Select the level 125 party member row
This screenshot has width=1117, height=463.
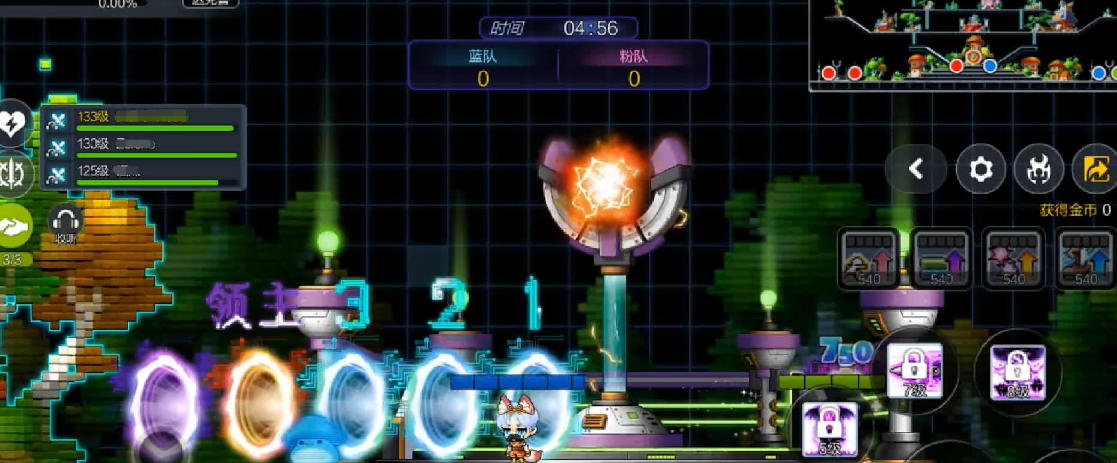point(142,174)
